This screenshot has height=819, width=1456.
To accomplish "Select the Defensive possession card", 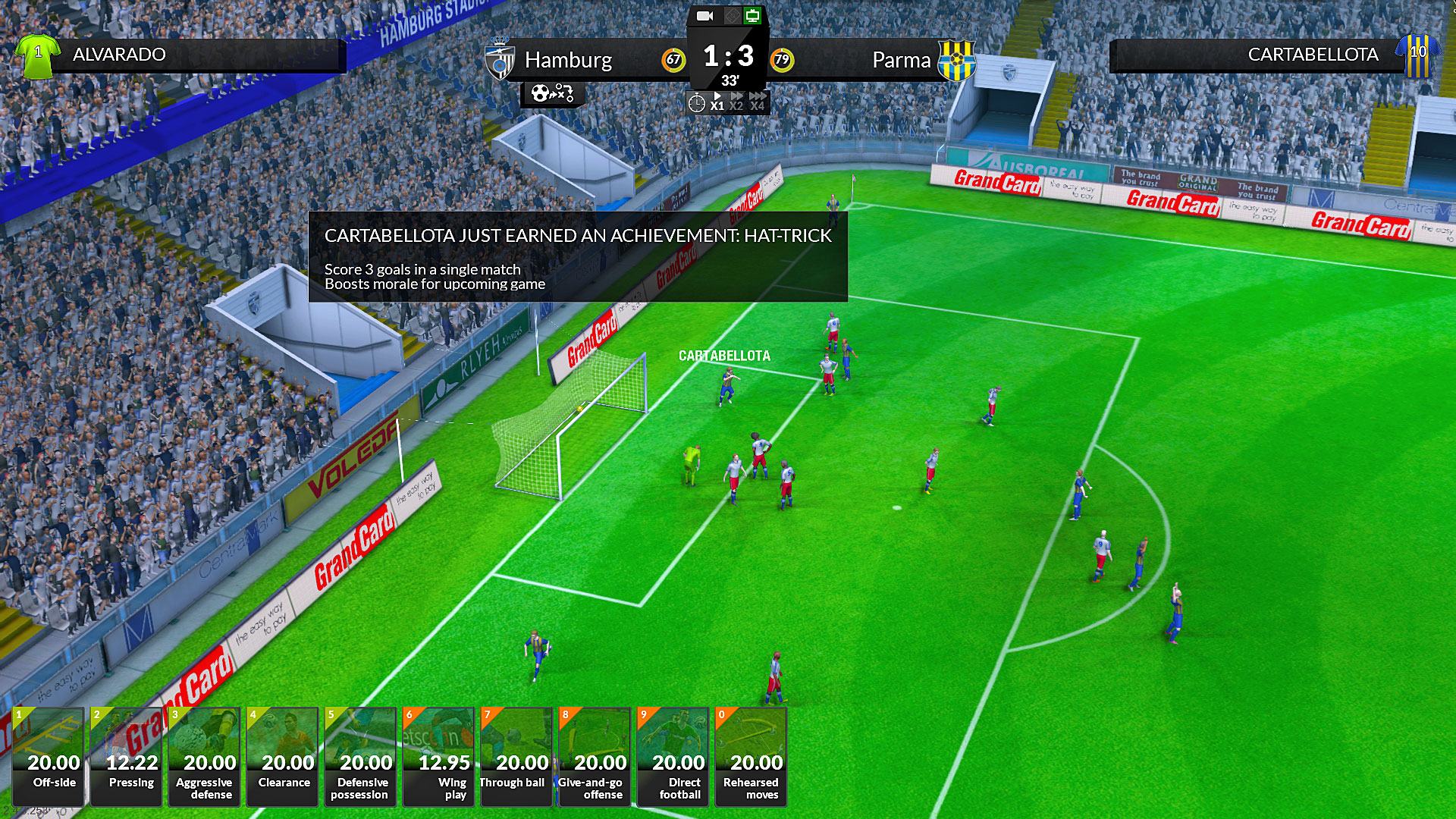I will click(x=361, y=756).
